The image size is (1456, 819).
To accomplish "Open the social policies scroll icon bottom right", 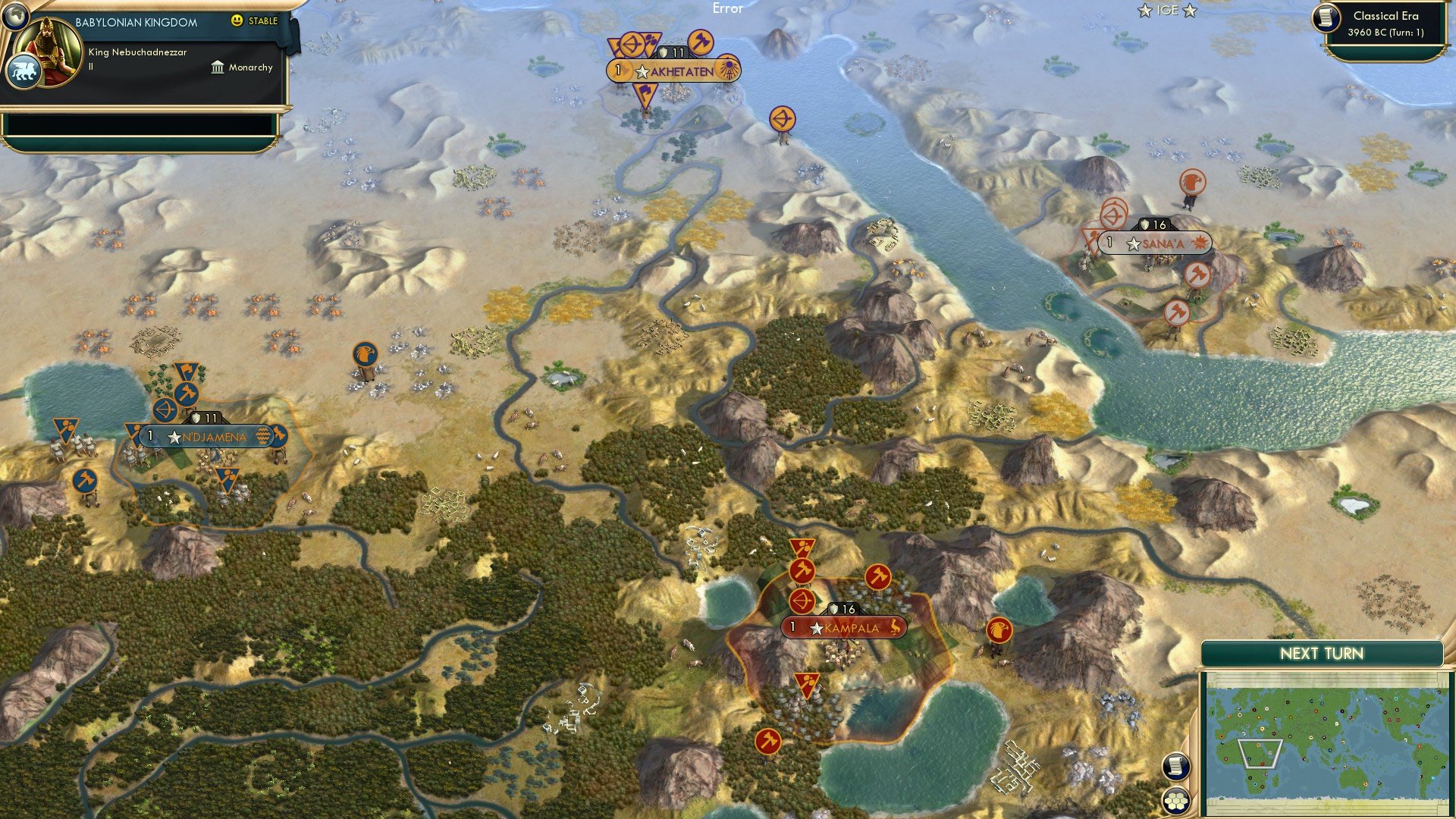I will 1176,767.
